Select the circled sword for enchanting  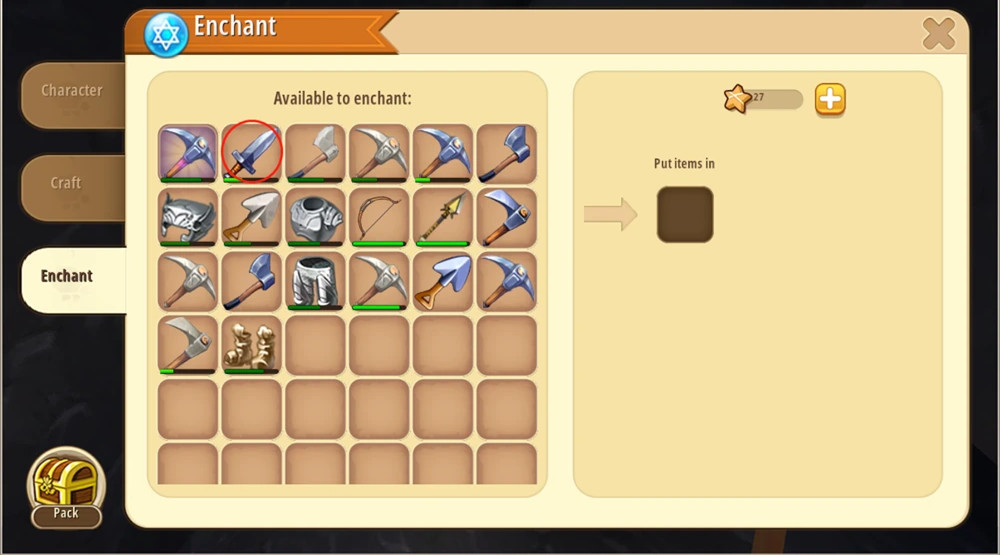(x=252, y=153)
